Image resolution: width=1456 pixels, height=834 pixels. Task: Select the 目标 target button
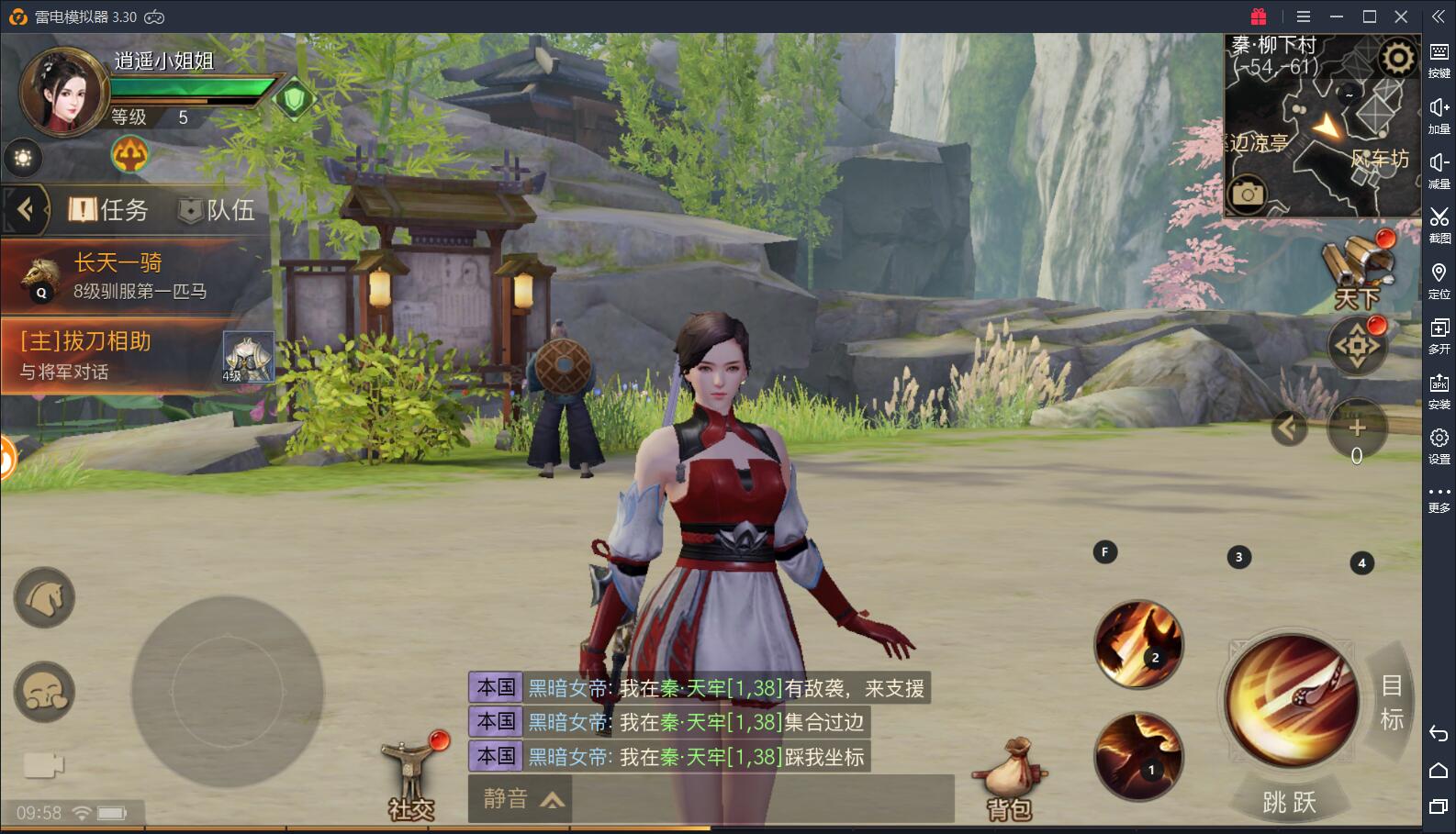pos(1392,702)
